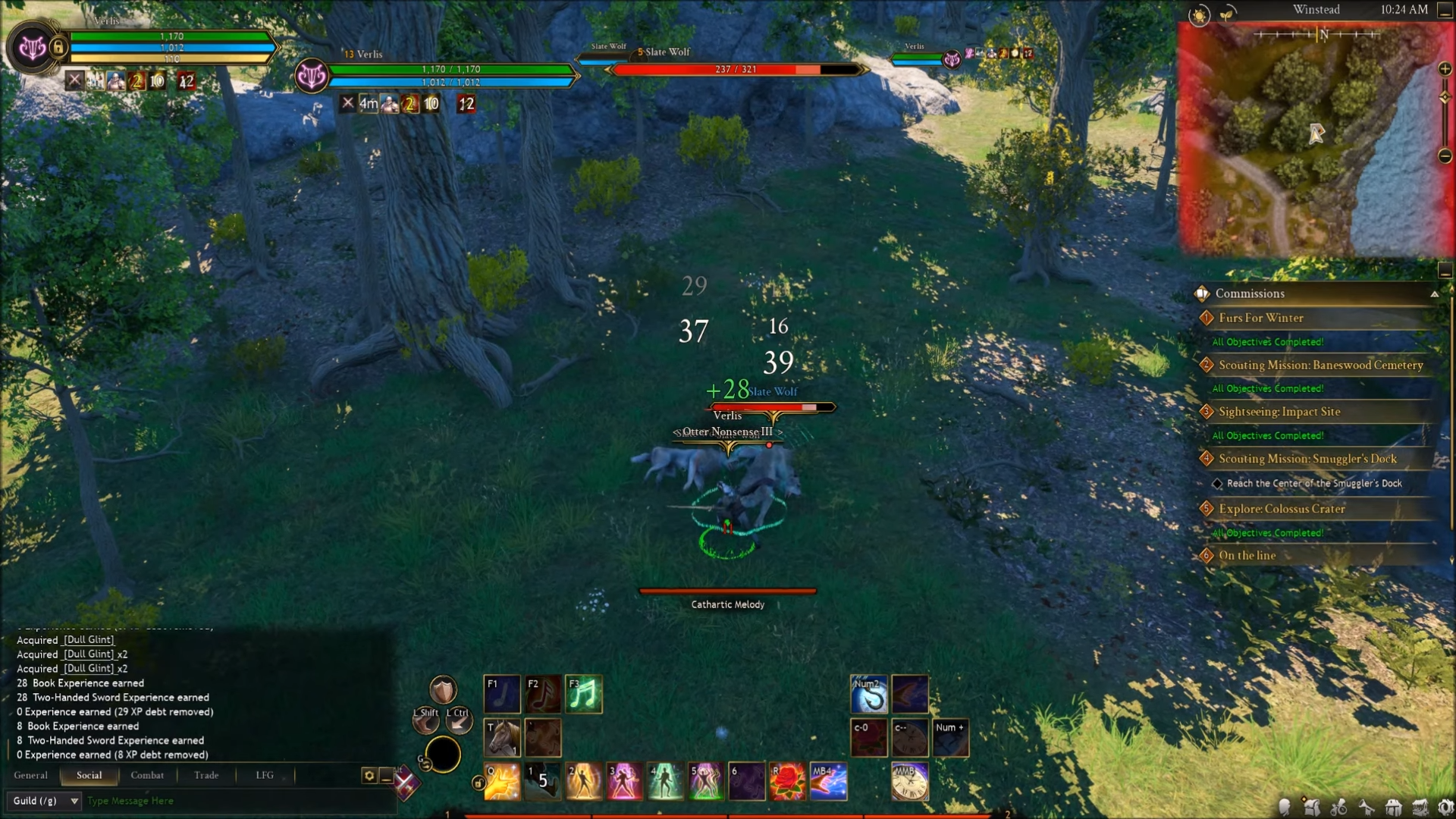Screen dimensions: 1456x819
Task: Toggle the hotbar lock padlock
Action: point(479,783)
